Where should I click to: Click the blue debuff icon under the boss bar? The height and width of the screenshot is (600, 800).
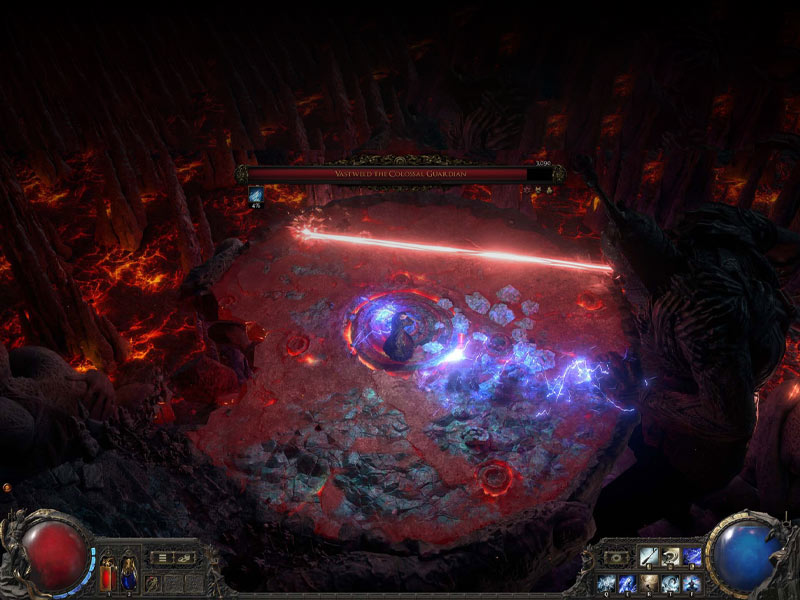point(254,198)
